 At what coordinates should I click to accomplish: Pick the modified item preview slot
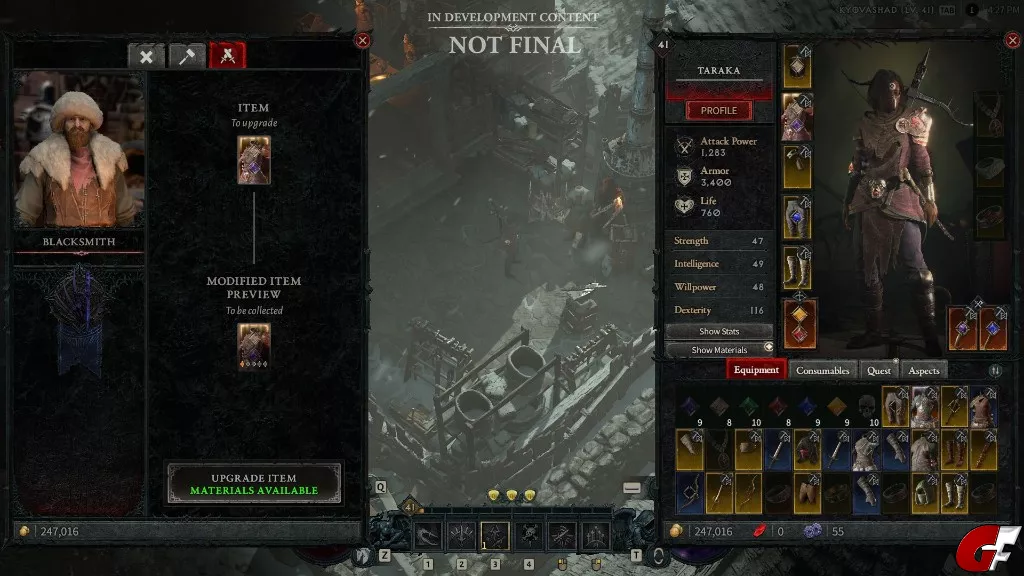coord(254,346)
